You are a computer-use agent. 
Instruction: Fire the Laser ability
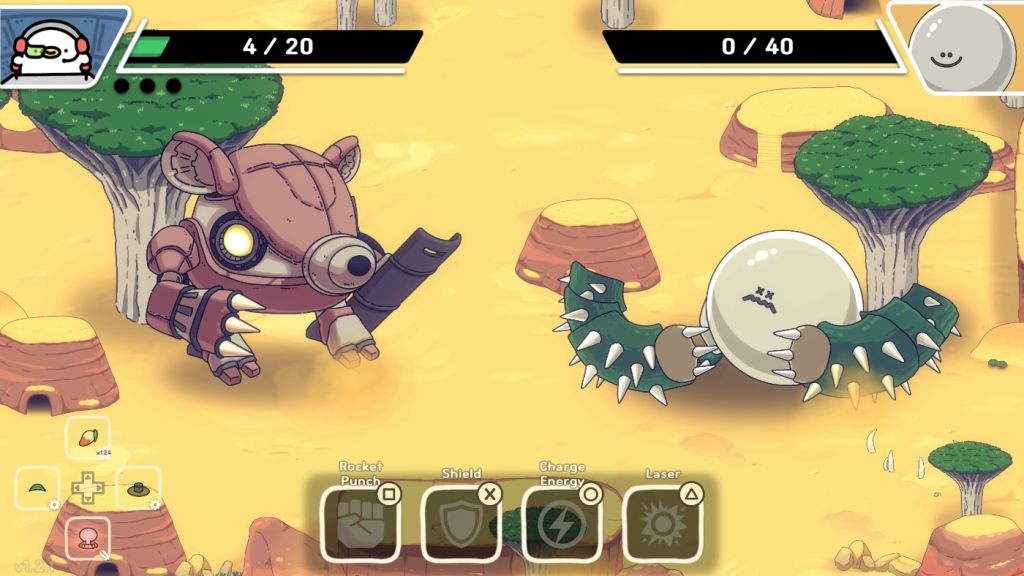coord(663,523)
